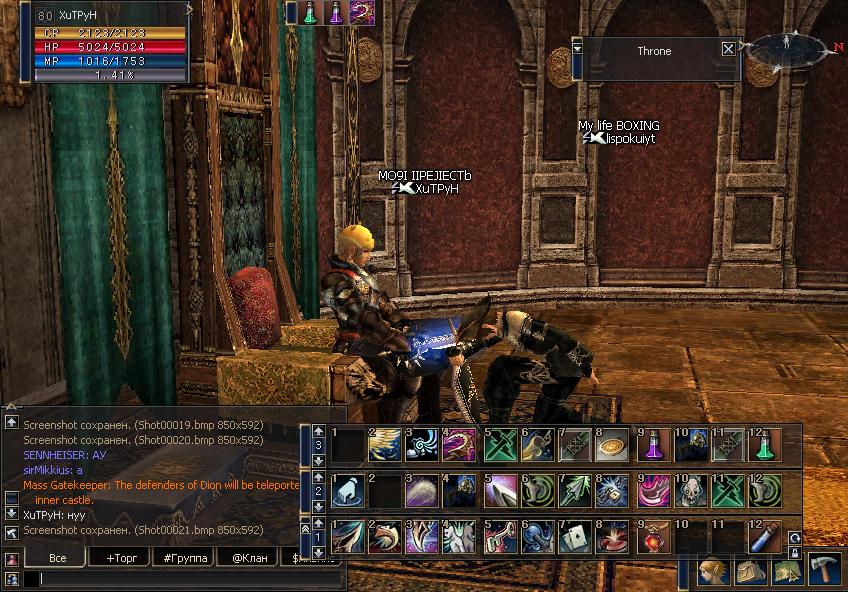This screenshot has height=592, width=848.
Task: Click the purple swirl buff icon
Action: click(361, 13)
